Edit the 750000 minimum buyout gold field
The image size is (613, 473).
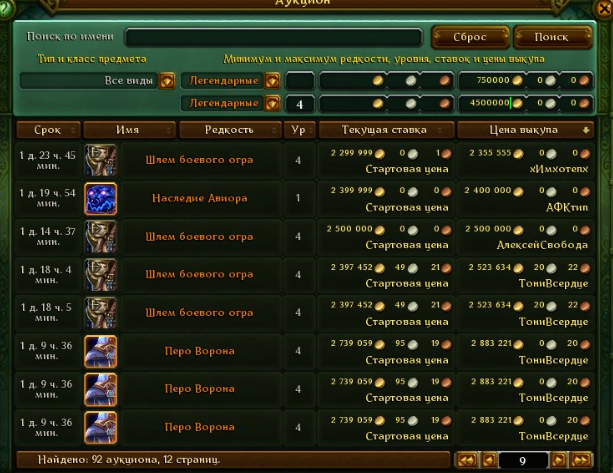[493, 80]
